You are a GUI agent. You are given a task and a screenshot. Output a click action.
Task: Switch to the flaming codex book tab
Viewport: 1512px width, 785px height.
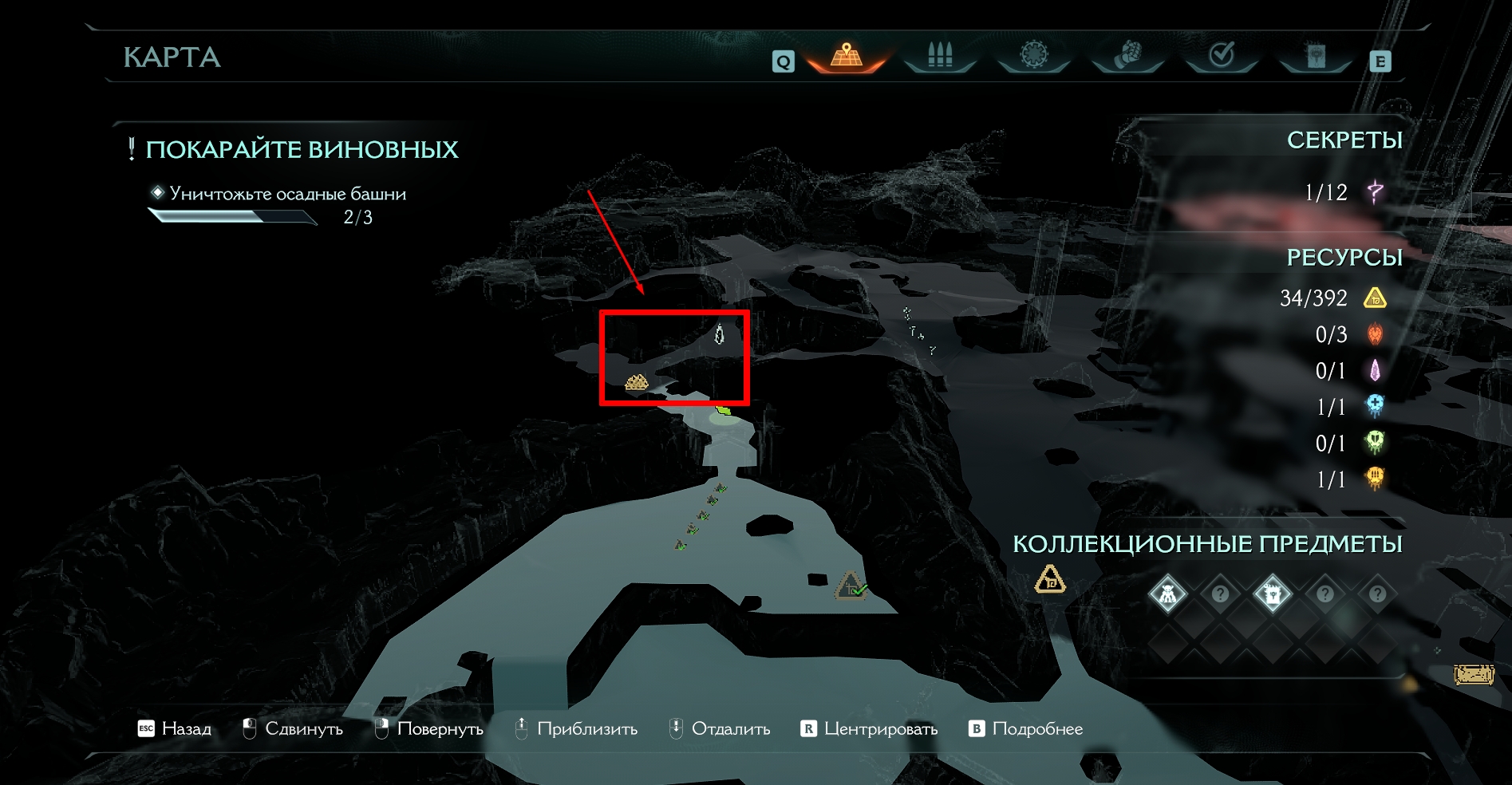[x=1315, y=56]
